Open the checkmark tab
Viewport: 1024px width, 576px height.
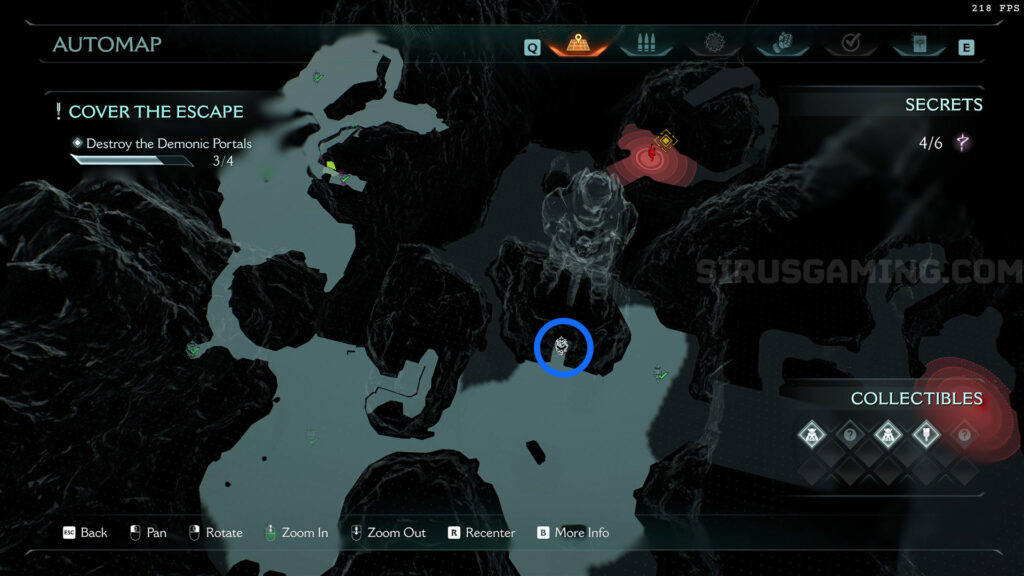point(852,45)
